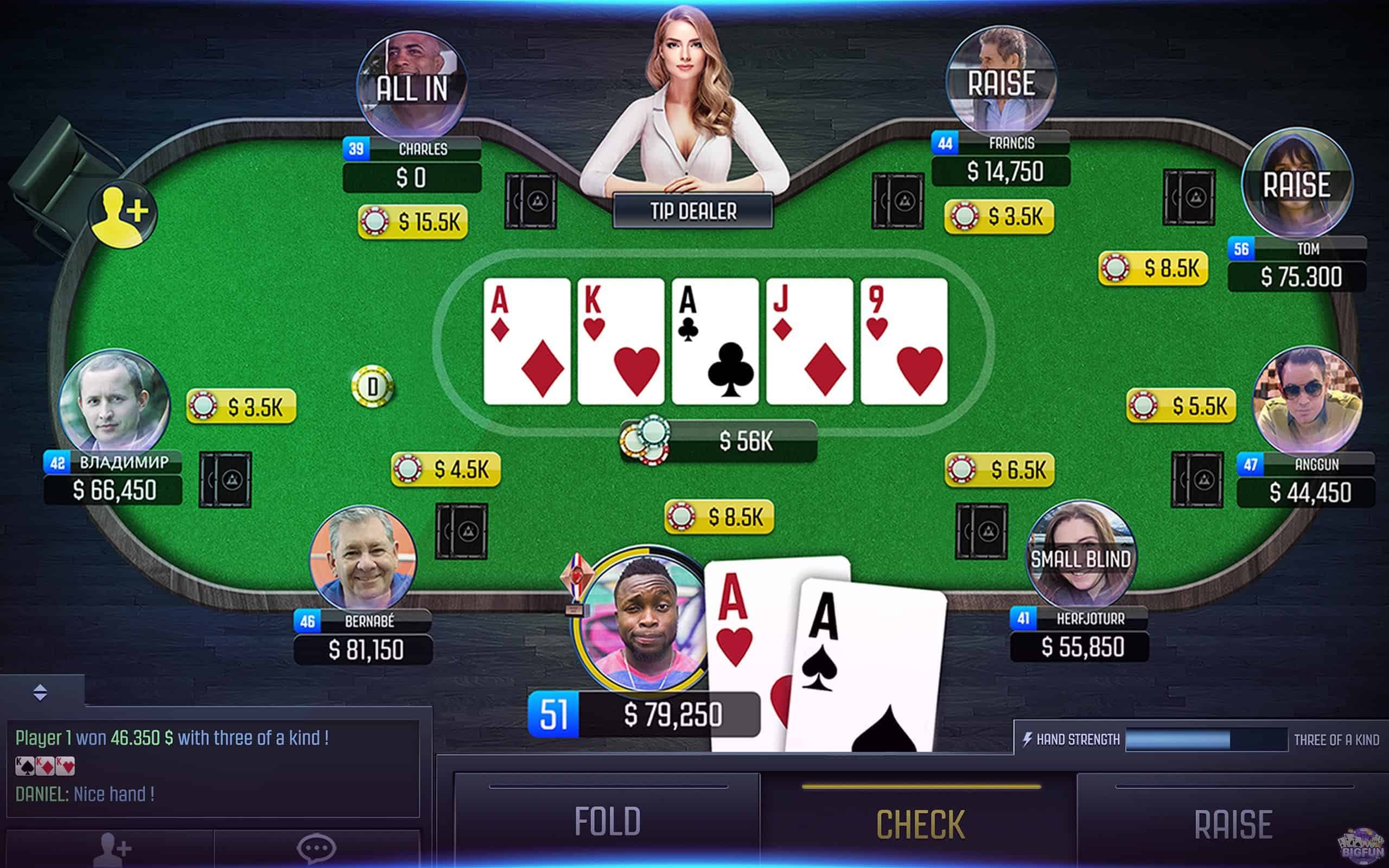Take the empty seat via yellow player-plus icon
Image resolution: width=1389 pixels, height=868 pixels.
(123, 214)
